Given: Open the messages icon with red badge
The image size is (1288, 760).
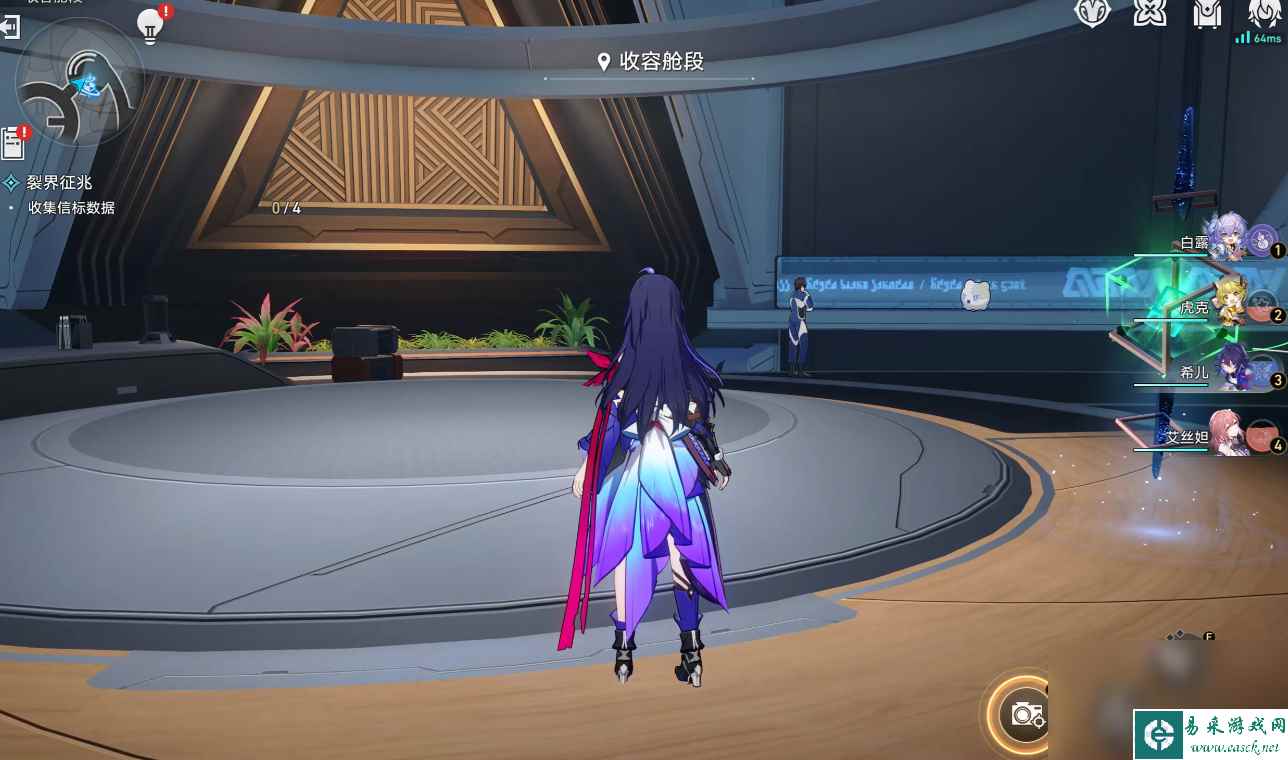Looking at the screenshot, I should click(12, 141).
